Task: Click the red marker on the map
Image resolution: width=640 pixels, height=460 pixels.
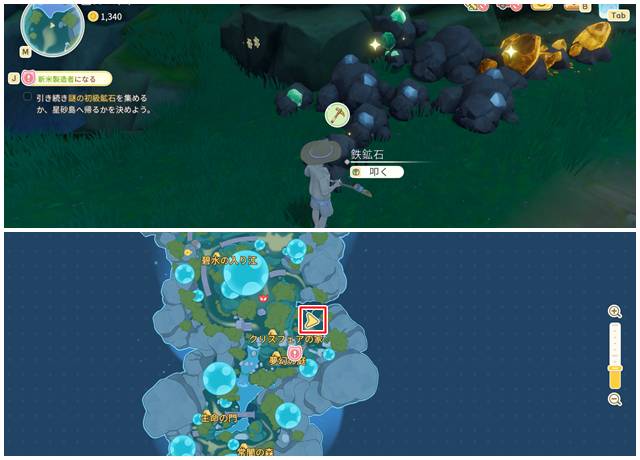Action: pyautogui.click(x=262, y=297)
